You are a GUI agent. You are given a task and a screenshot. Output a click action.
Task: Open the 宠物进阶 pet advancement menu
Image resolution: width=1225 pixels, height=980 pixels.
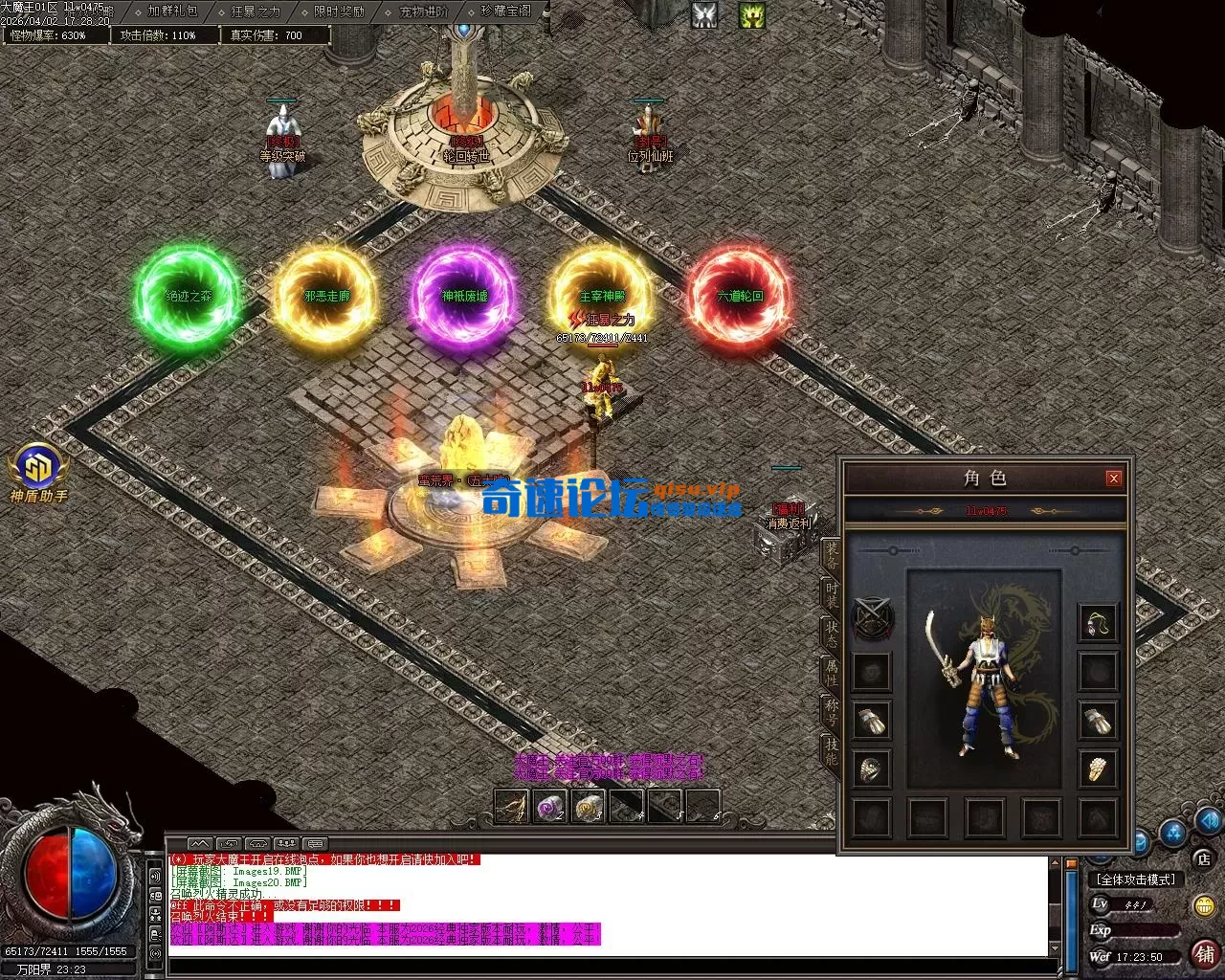[x=423, y=11]
